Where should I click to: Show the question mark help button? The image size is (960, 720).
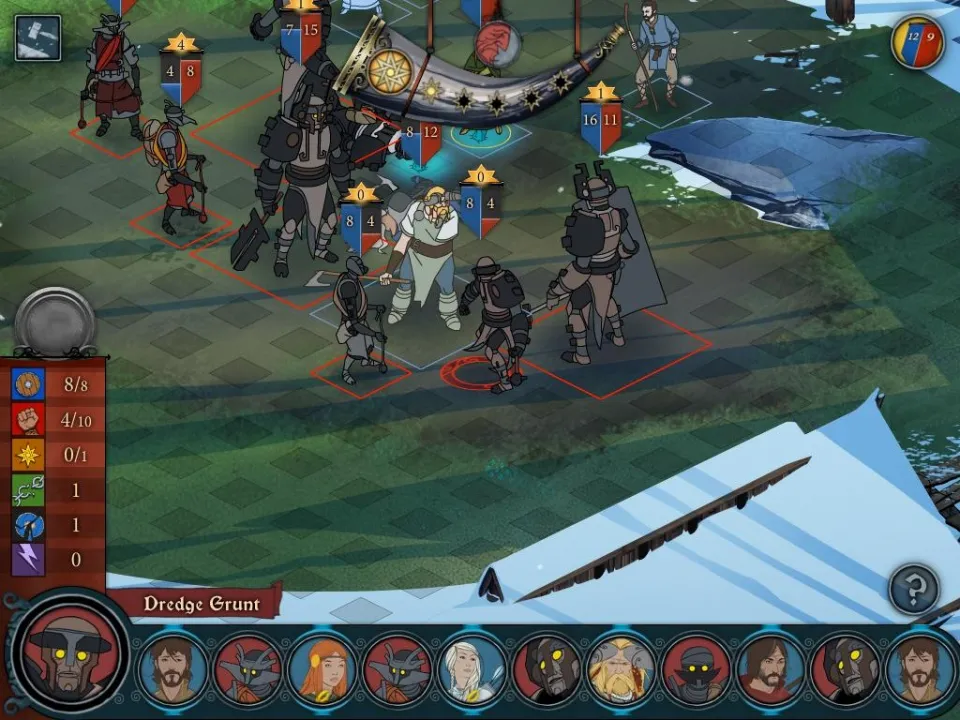[914, 589]
